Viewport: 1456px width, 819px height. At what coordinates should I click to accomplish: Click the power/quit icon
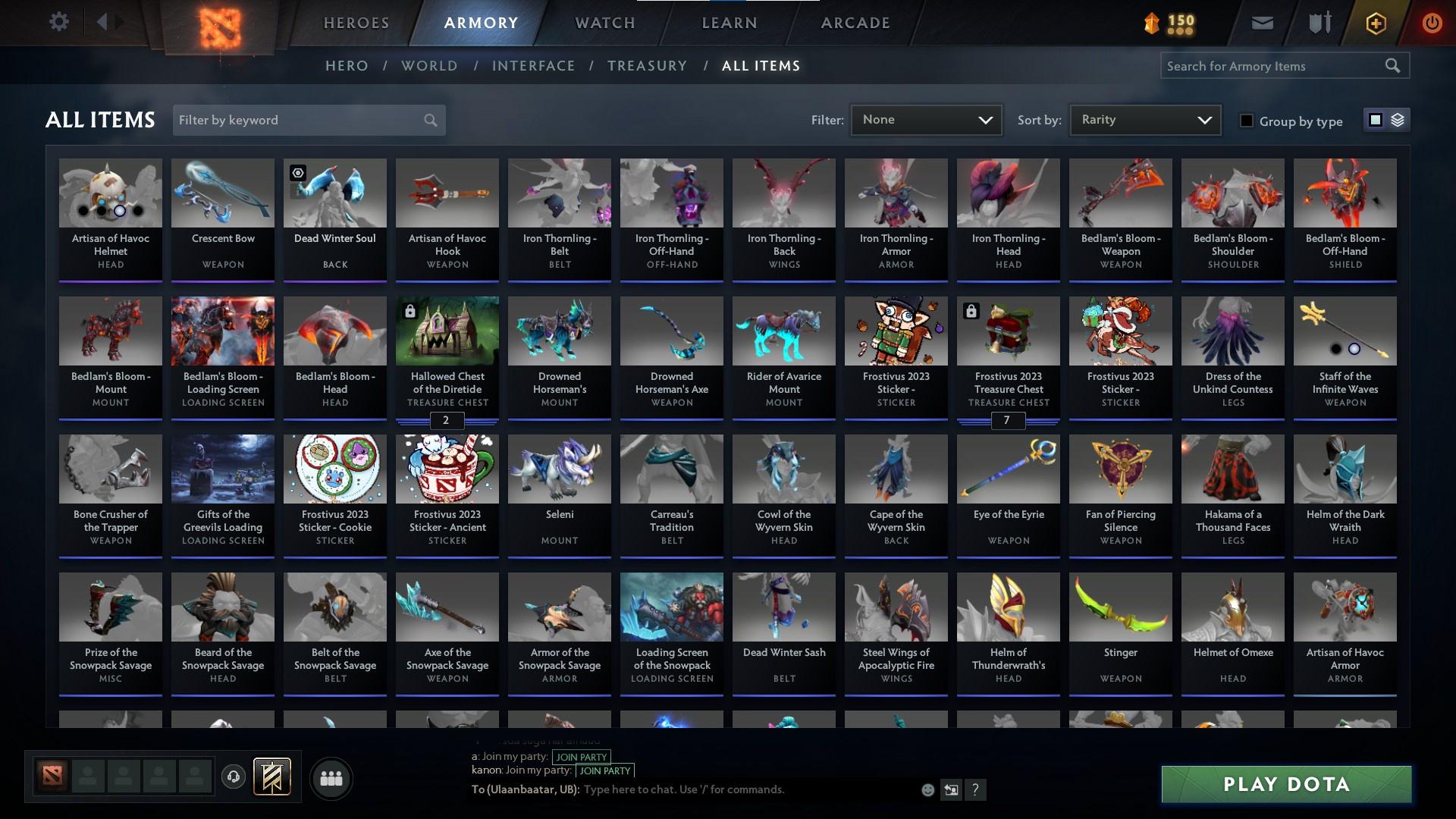[x=1432, y=22]
